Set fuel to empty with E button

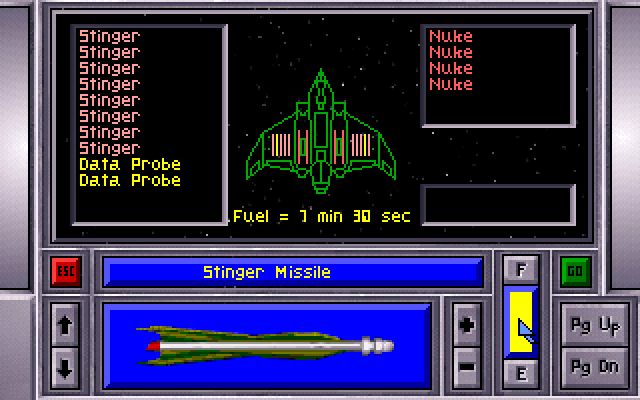pyautogui.click(x=521, y=374)
